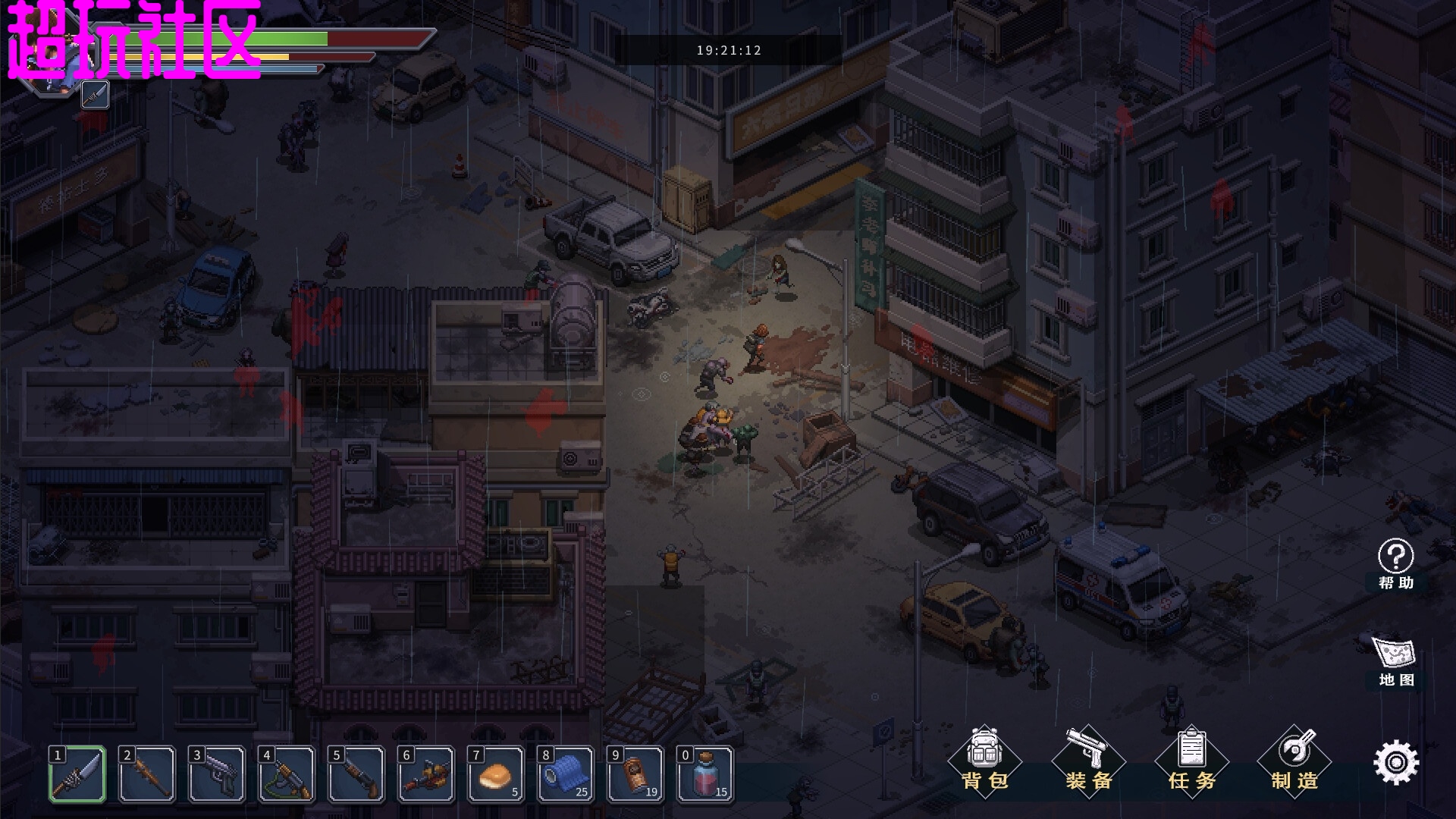Open the backpack (背包) inventory
Viewport: 1456px width, 819px height.
coord(984,760)
